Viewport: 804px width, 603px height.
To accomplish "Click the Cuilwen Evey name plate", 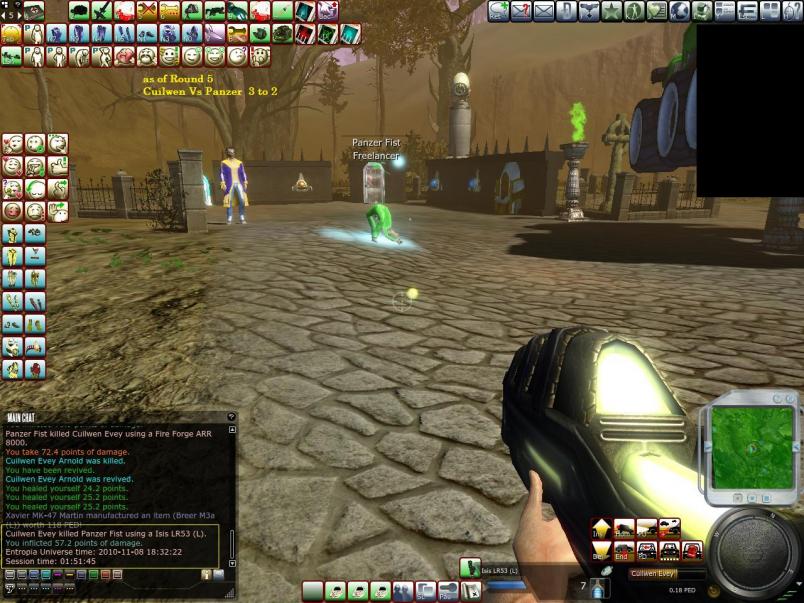I will [x=655, y=574].
